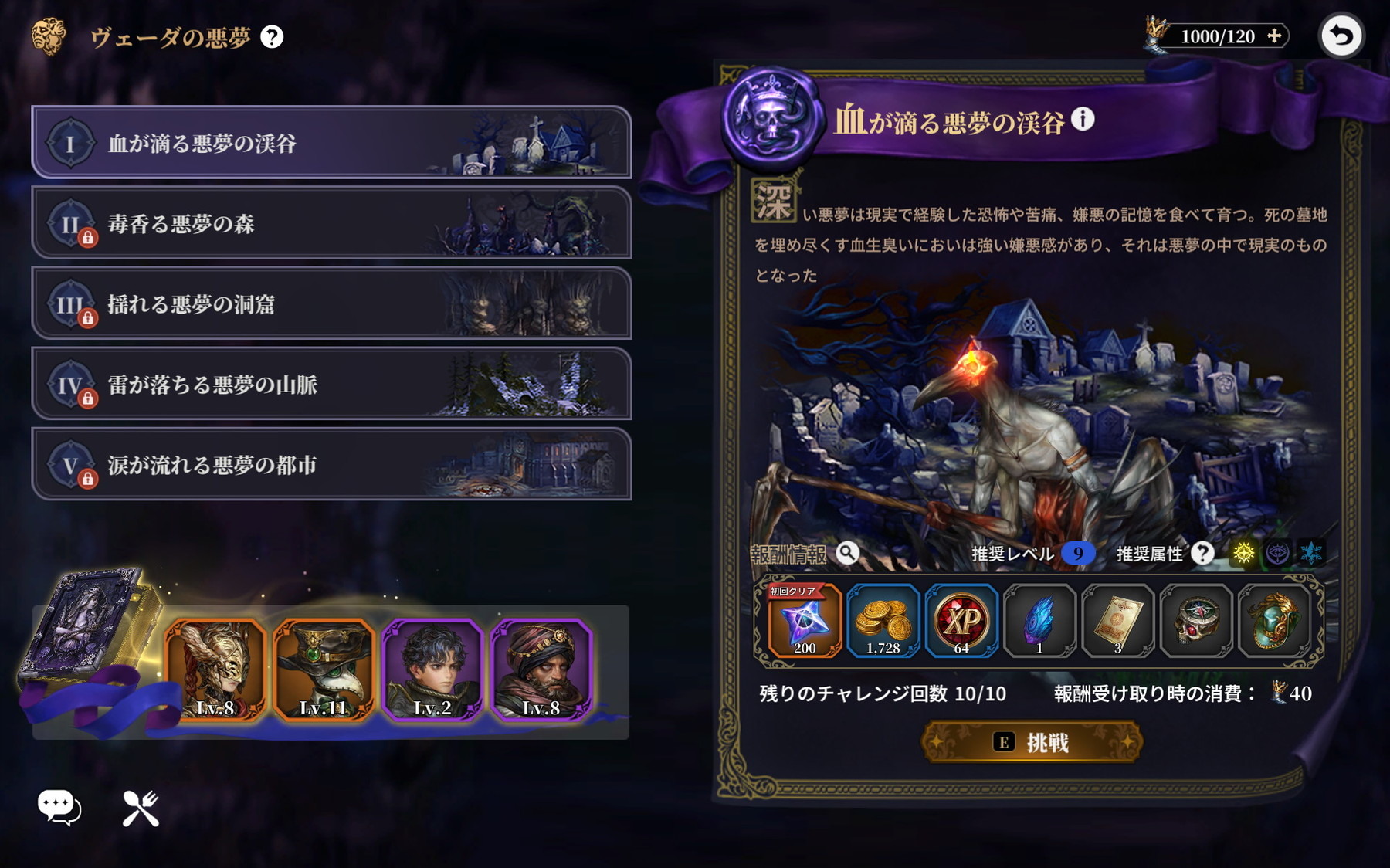Click the 推奨レベル 9 badge

[x=1076, y=554]
